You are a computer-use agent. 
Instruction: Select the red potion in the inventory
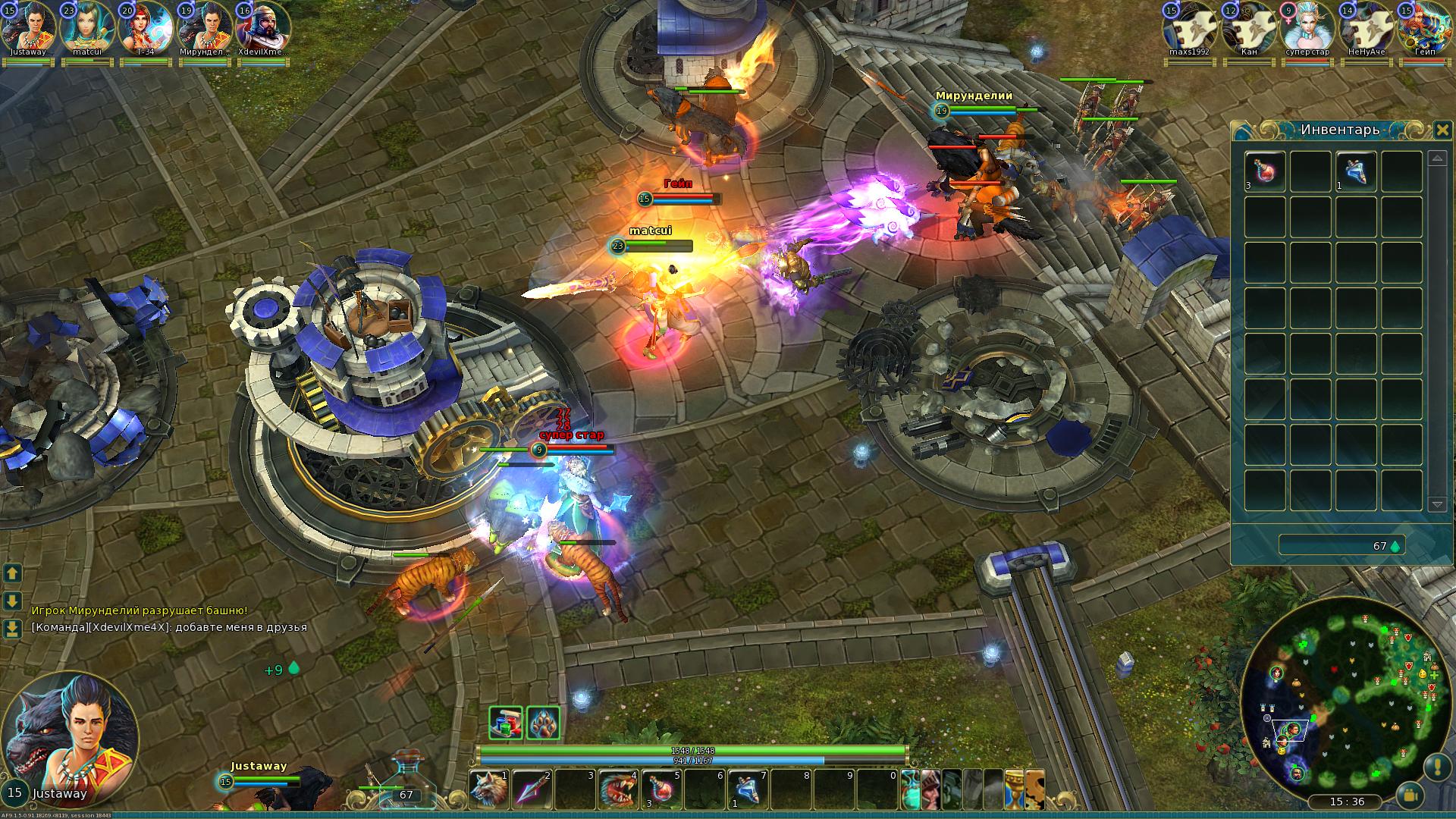click(x=1265, y=171)
